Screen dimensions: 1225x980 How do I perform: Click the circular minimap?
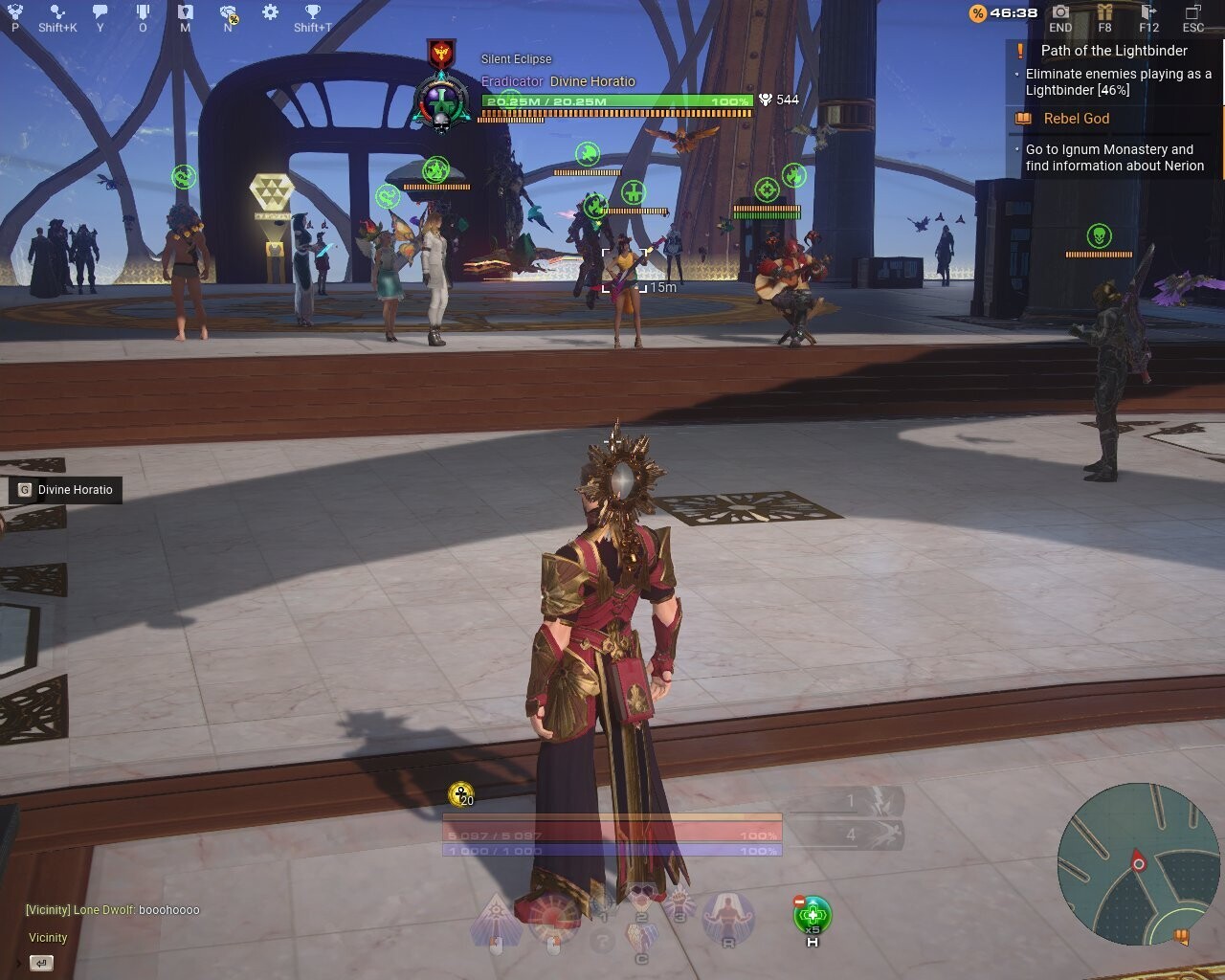tap(1125, 864)
